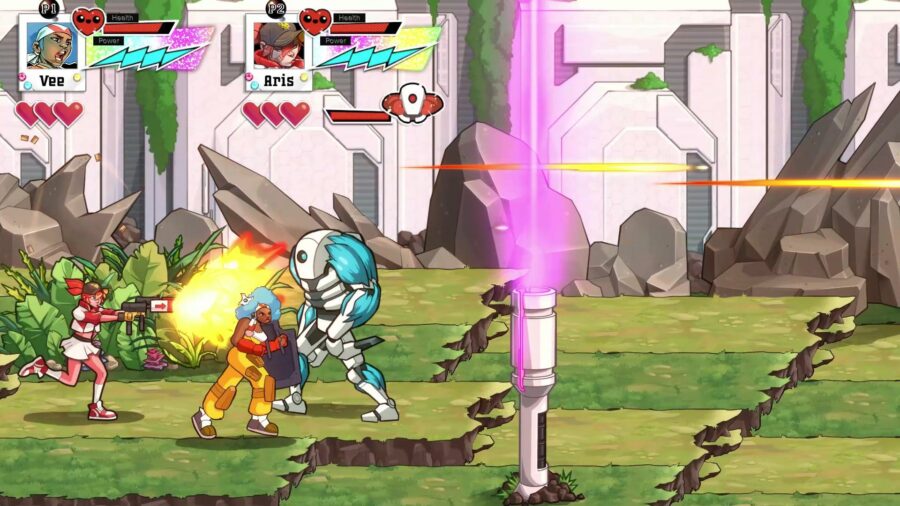Select Vee's player portrait

pos(50,45)
